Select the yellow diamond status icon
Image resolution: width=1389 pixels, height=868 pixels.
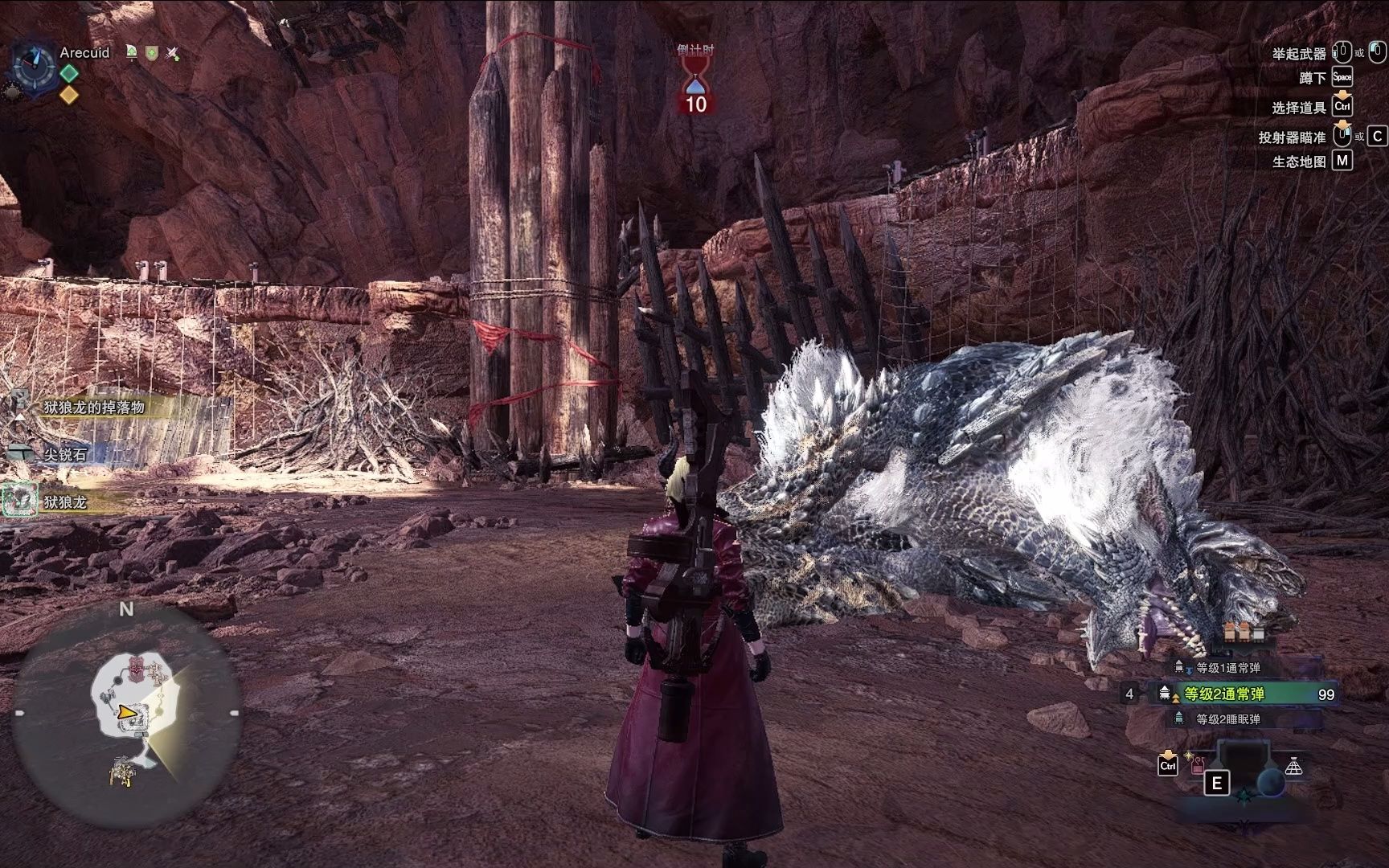(70, 95)
